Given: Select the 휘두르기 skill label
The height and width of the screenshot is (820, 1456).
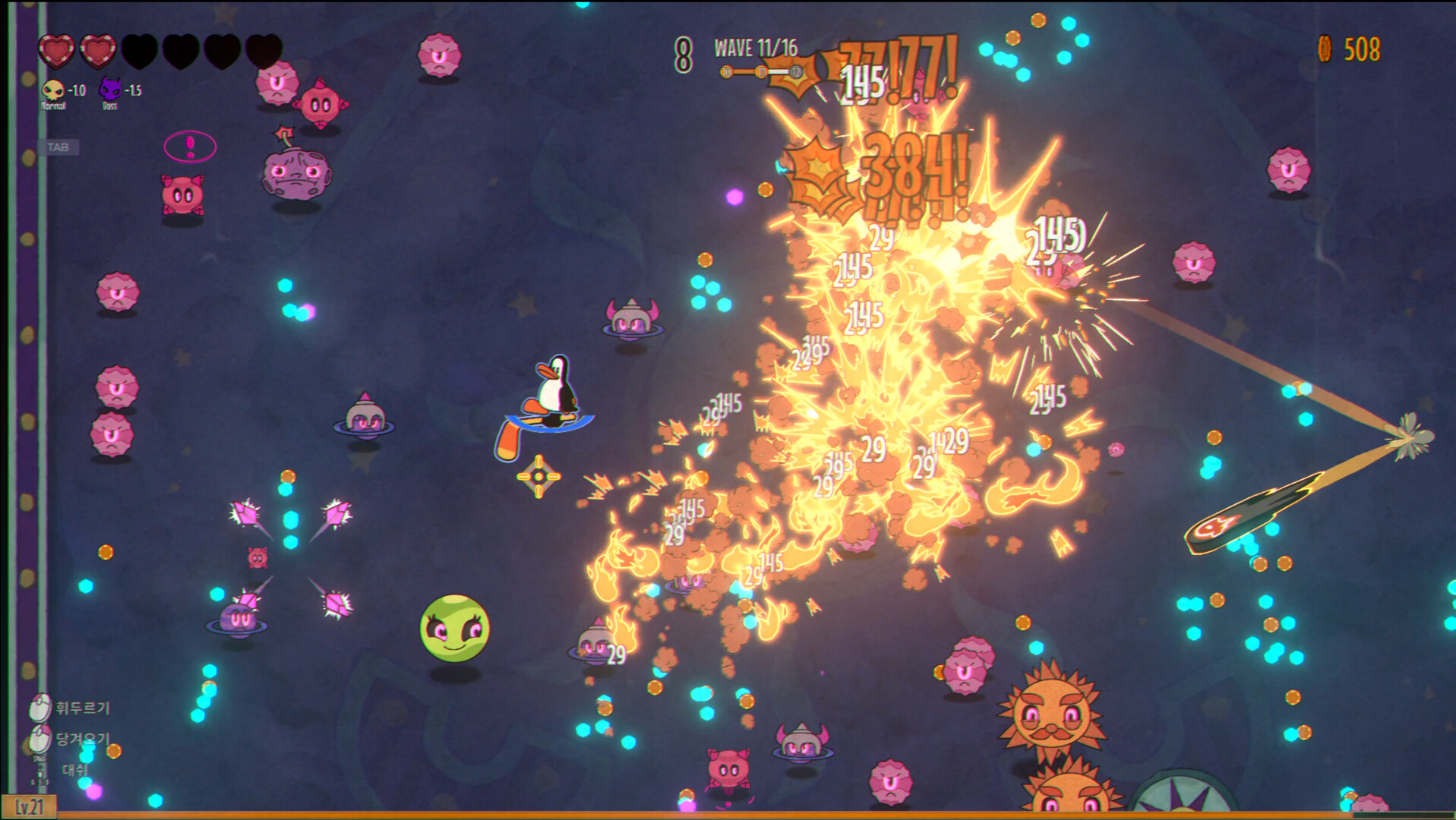Looking at the screenshot, I should pyautogui.click(x=83, y=707).
